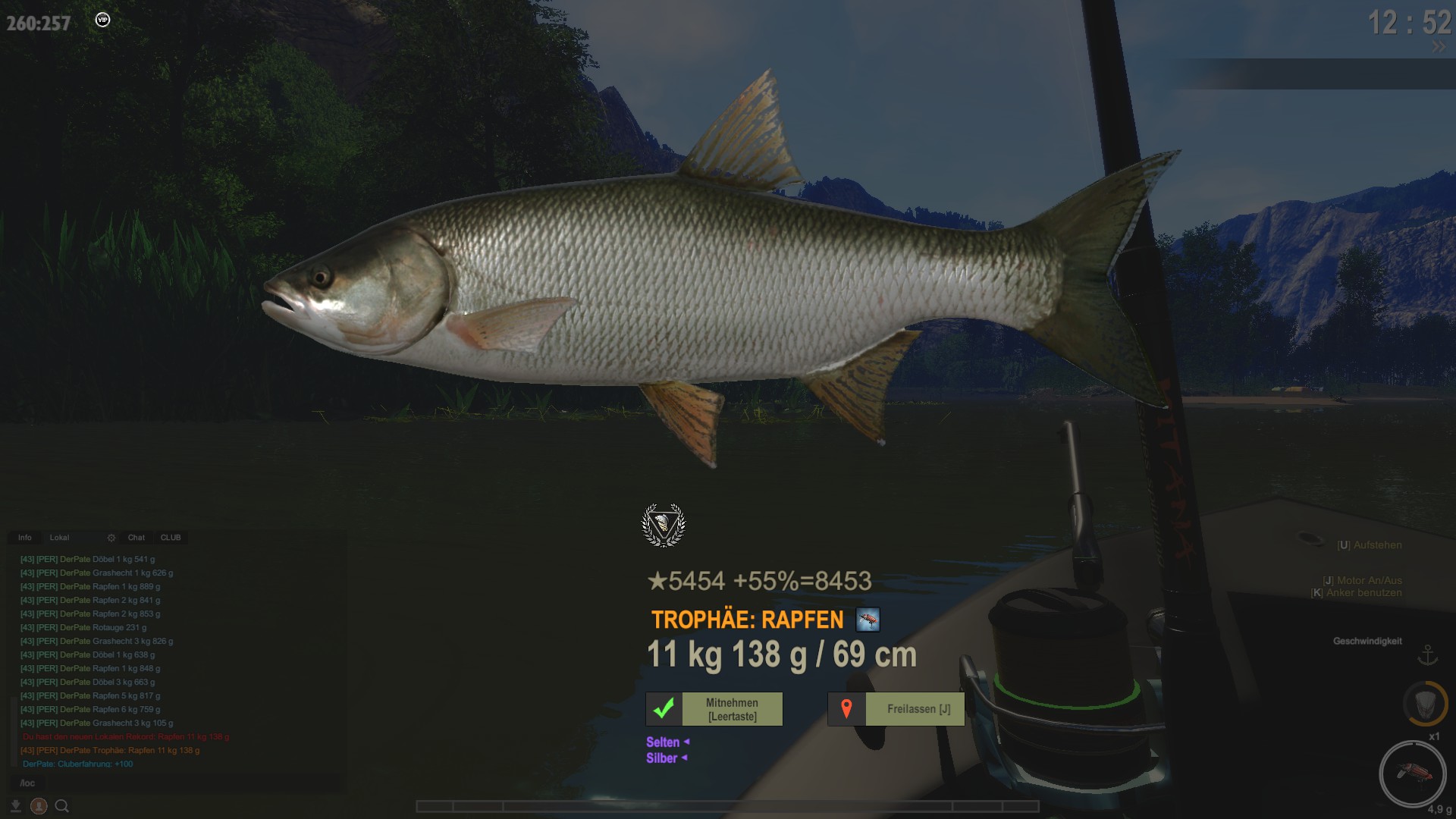Viewport: 1456px width, 819px height.
Task: Open the equipped lure slot
Action: point(1412,773)
